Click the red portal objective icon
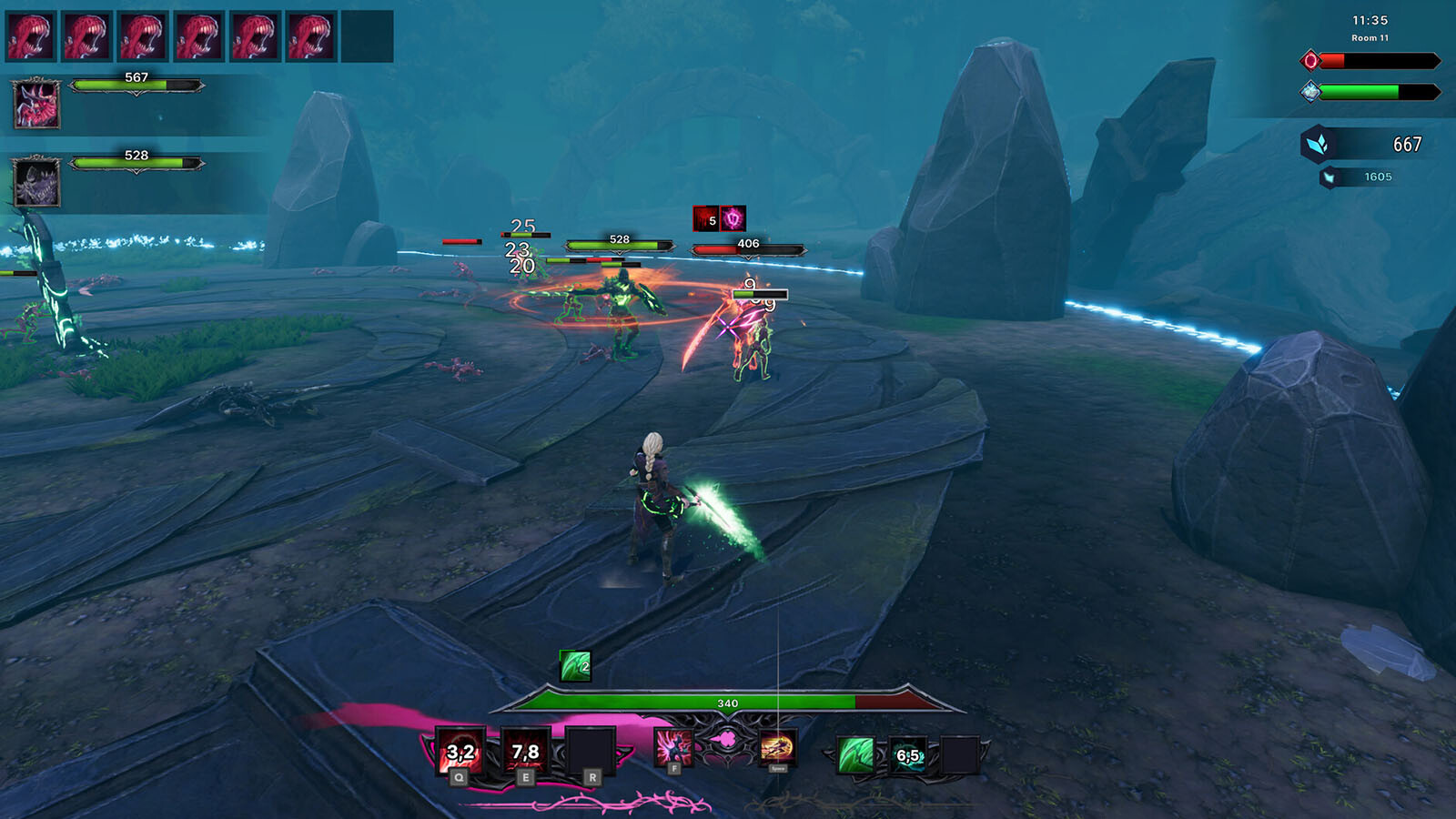The height and width of the screenshot is (819, 1456). [1310, 61]
